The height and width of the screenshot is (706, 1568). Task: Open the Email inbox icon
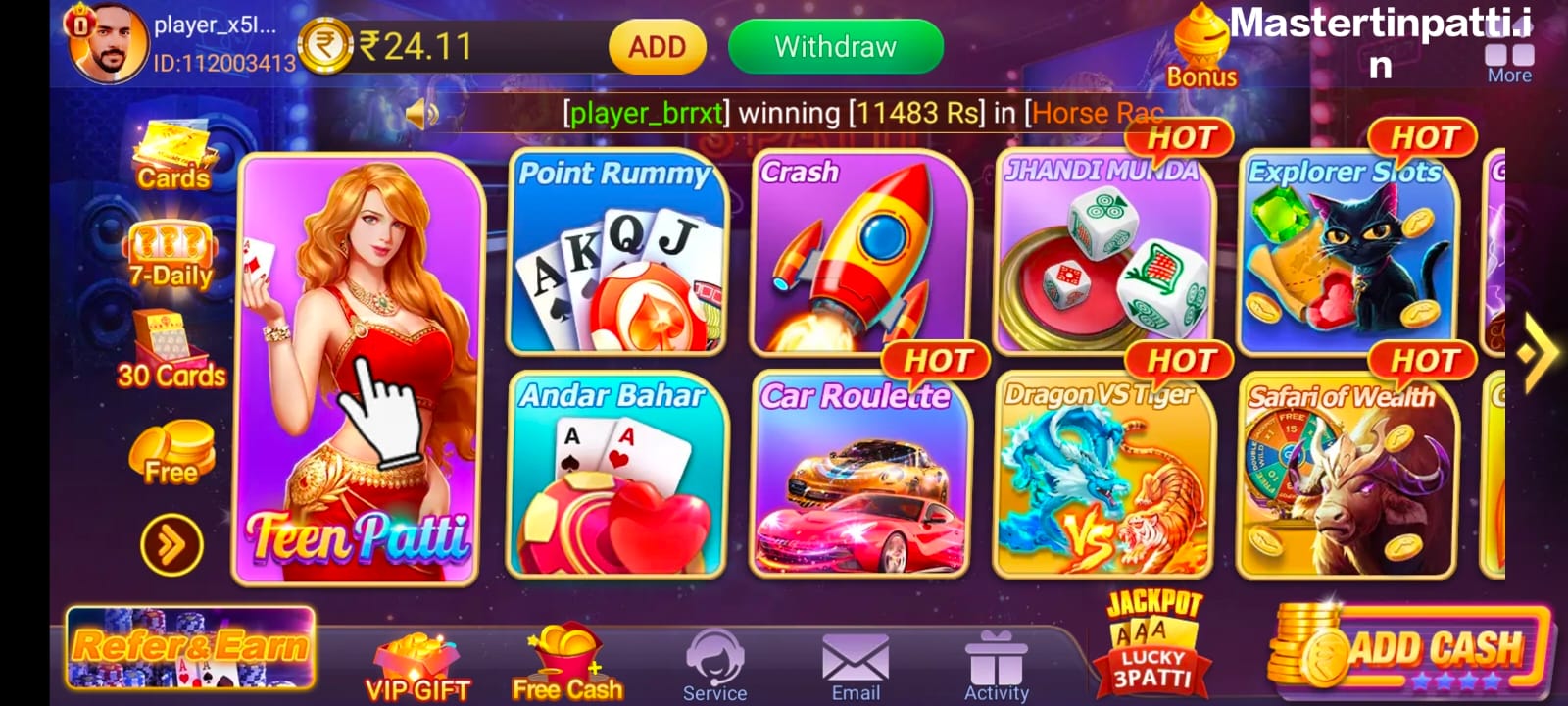(x=856, y=665)
